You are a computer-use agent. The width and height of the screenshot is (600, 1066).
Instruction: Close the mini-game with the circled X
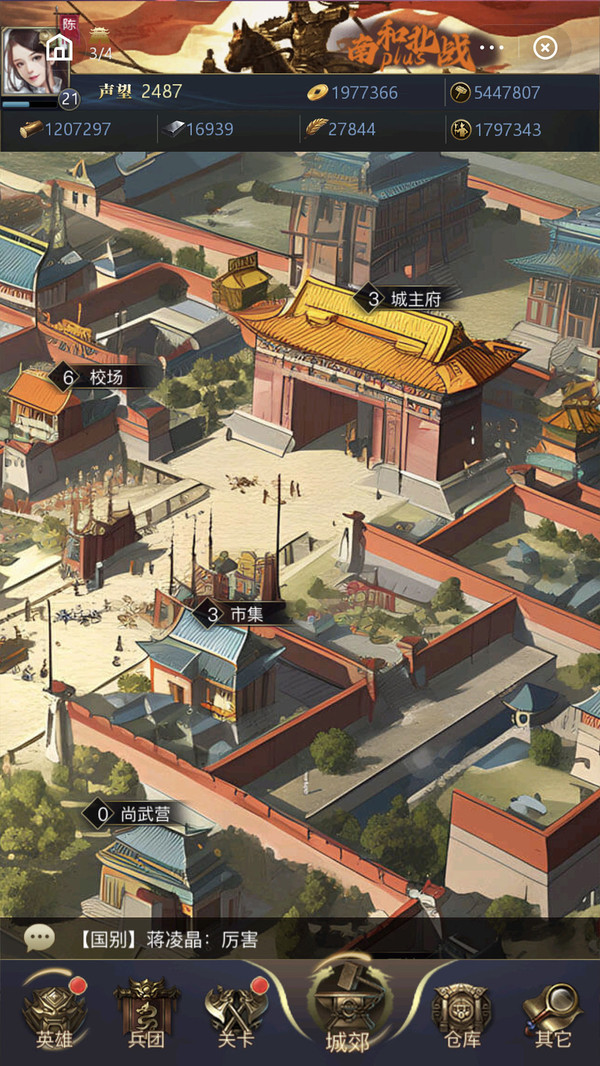pos(544,47)
